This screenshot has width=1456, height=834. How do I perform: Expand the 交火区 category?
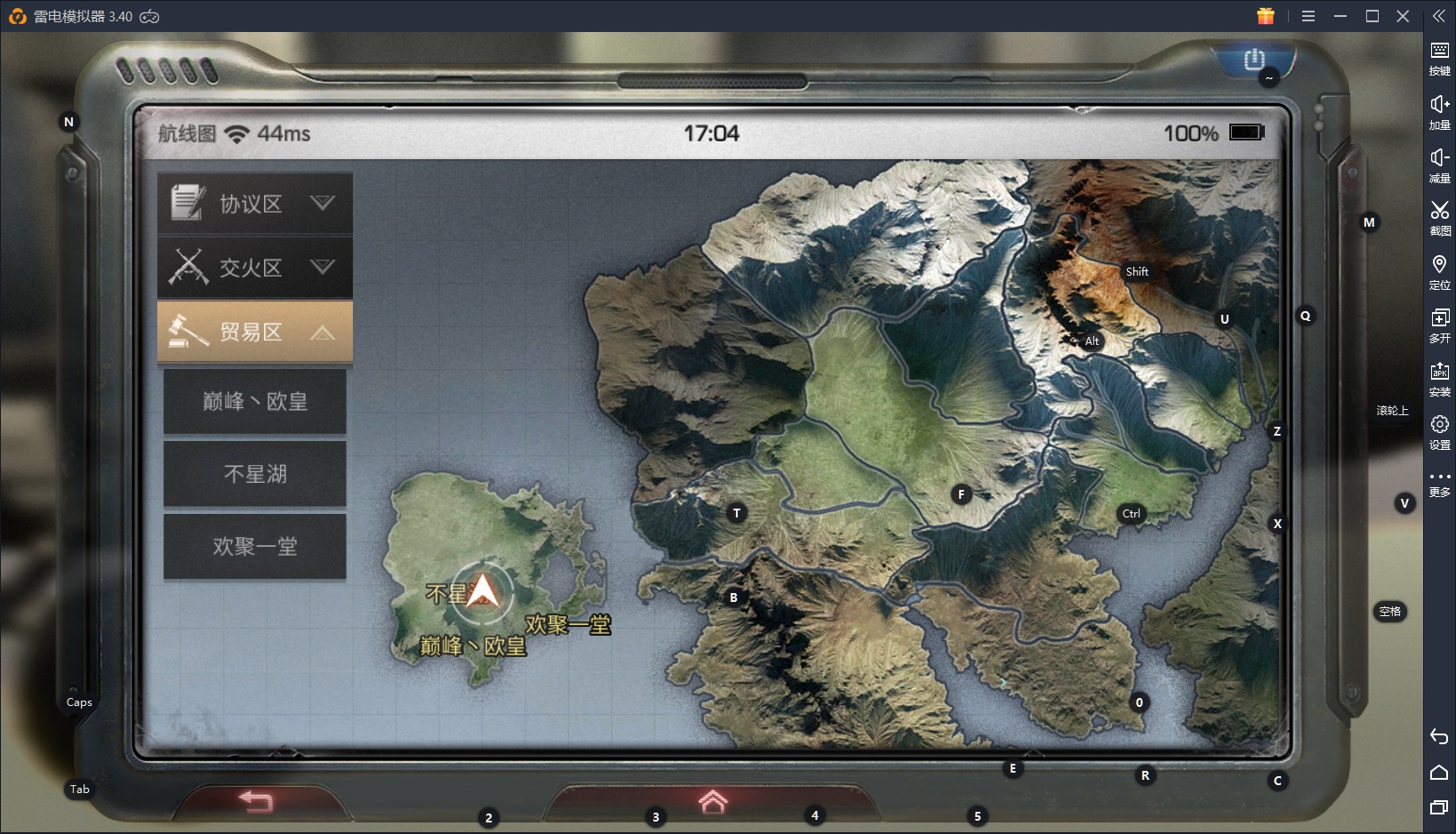click(x=255, y=267)
